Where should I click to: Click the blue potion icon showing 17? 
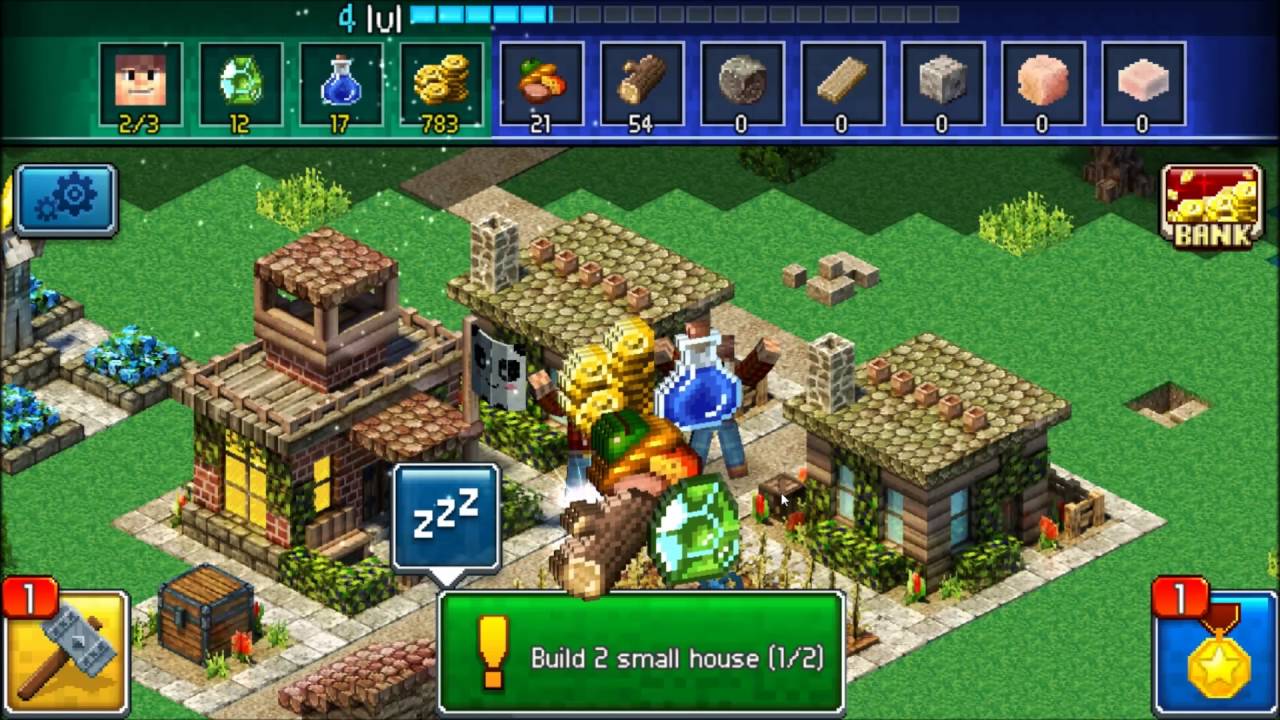click(341, 85)
